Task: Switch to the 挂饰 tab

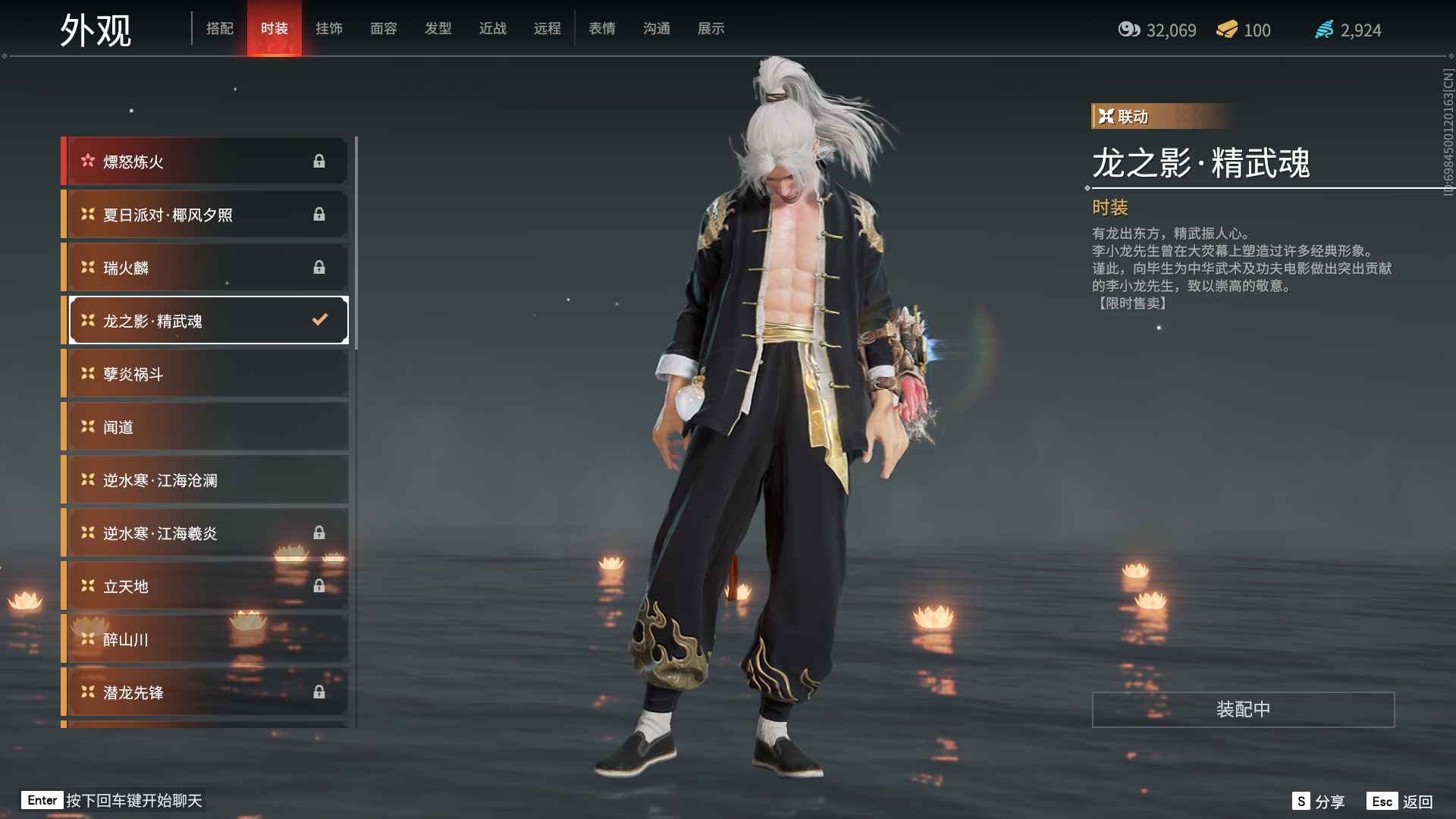Action: 330,28
